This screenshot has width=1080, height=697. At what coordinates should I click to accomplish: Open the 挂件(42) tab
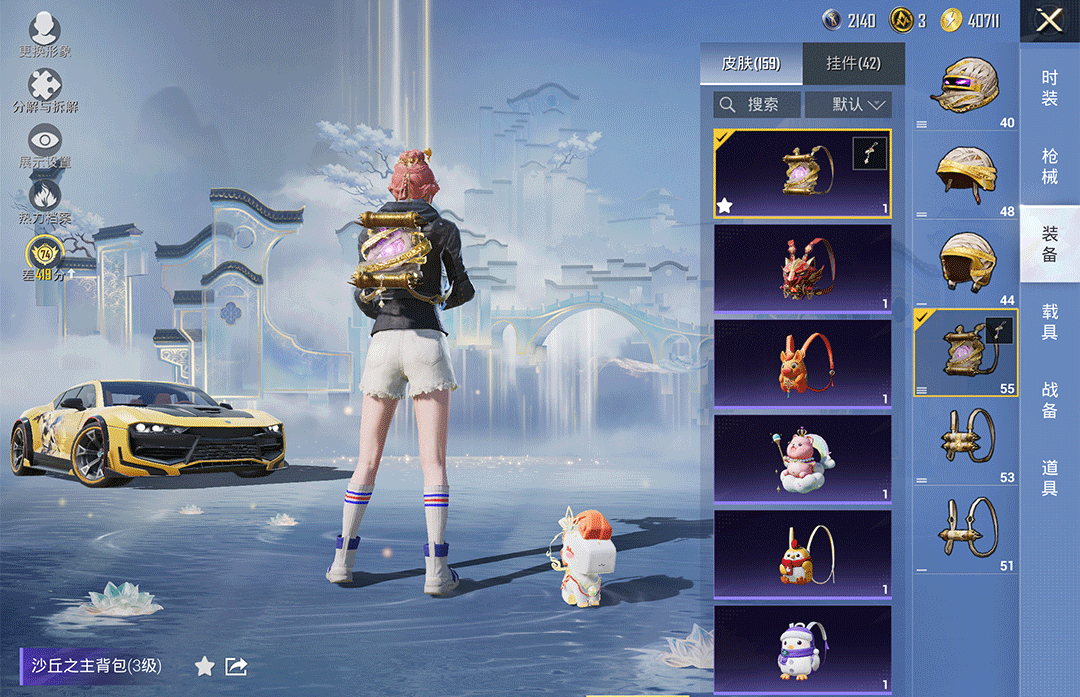click(853, 64)
